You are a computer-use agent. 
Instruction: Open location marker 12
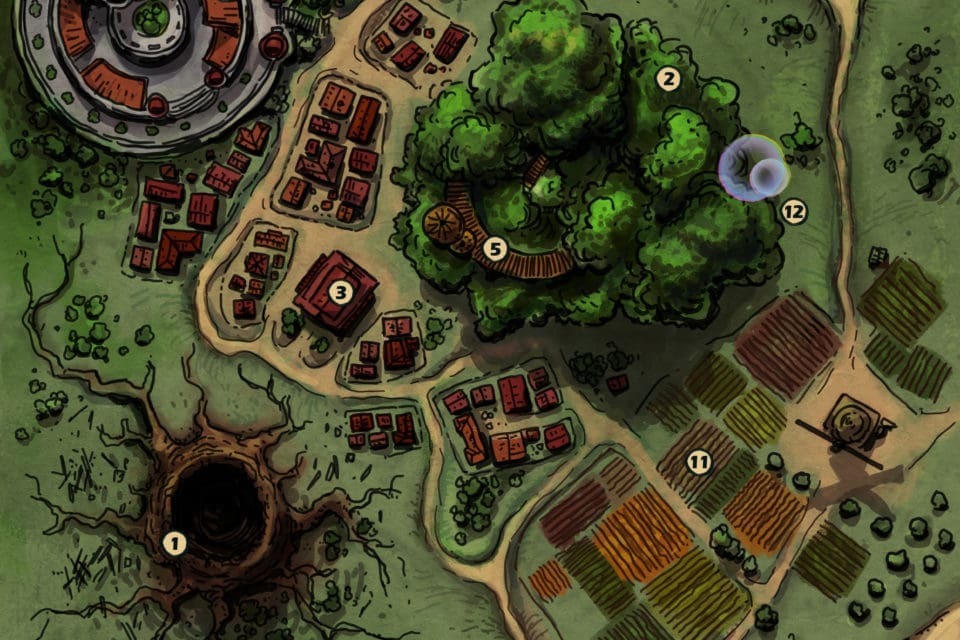(794, 212)
